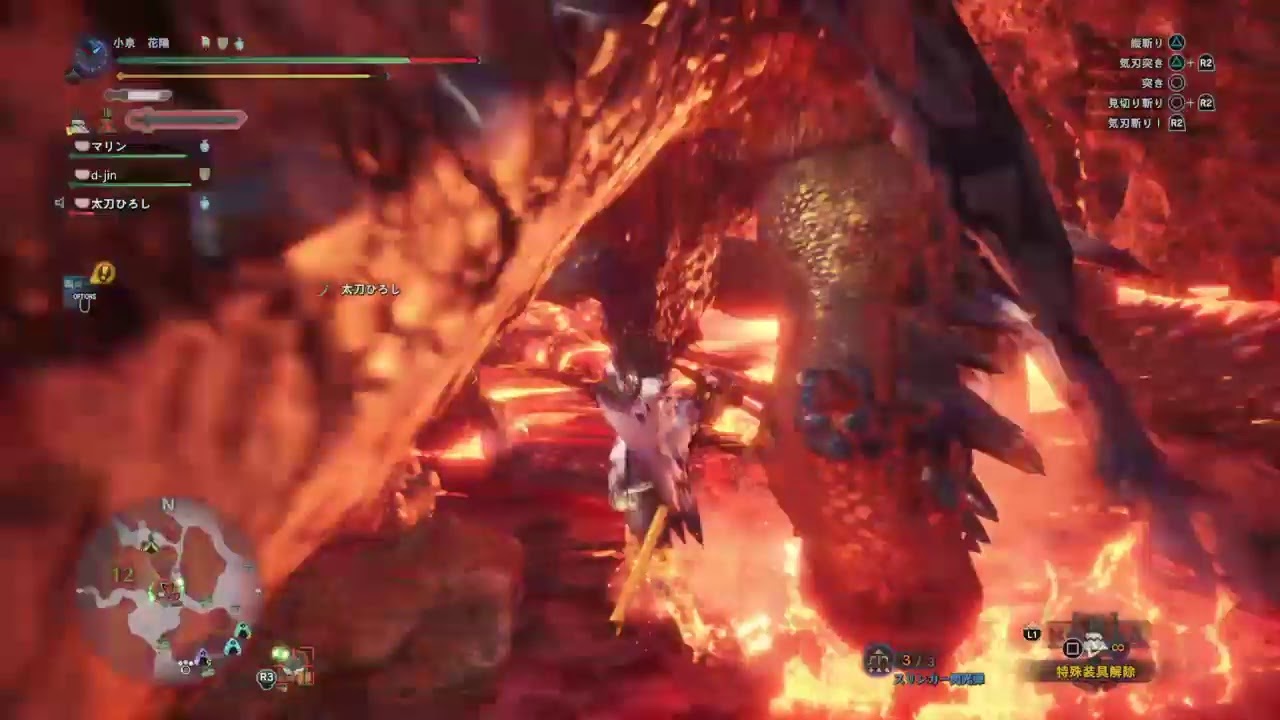Click the camp tent marker on the minimap
The image size is (1280, 720).
pyautogui.click(x=150, y=543)
